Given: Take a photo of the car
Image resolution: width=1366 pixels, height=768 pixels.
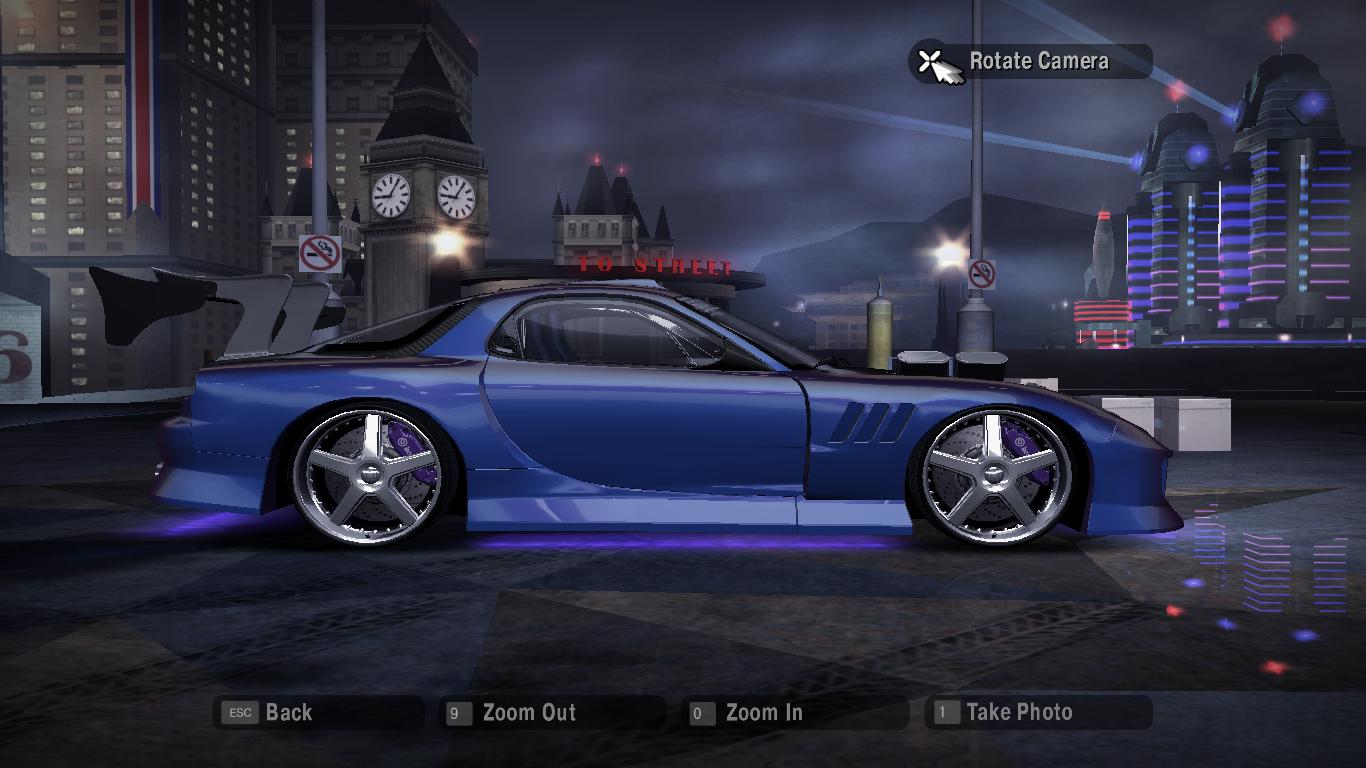Looking at the screenshot, I should coord(1018,713).
